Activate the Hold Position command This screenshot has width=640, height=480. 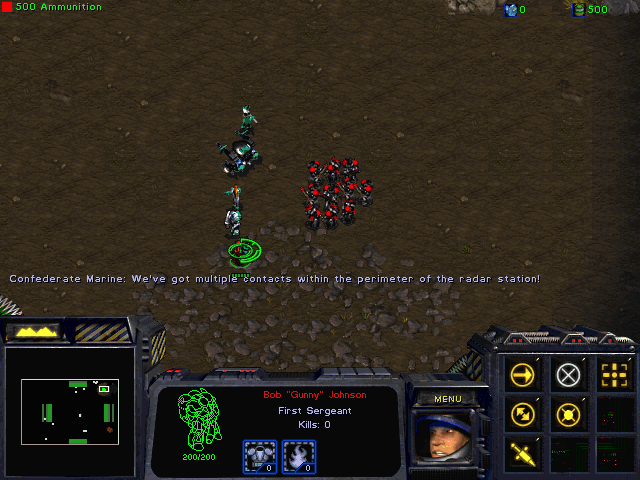(x=568, y=414)
